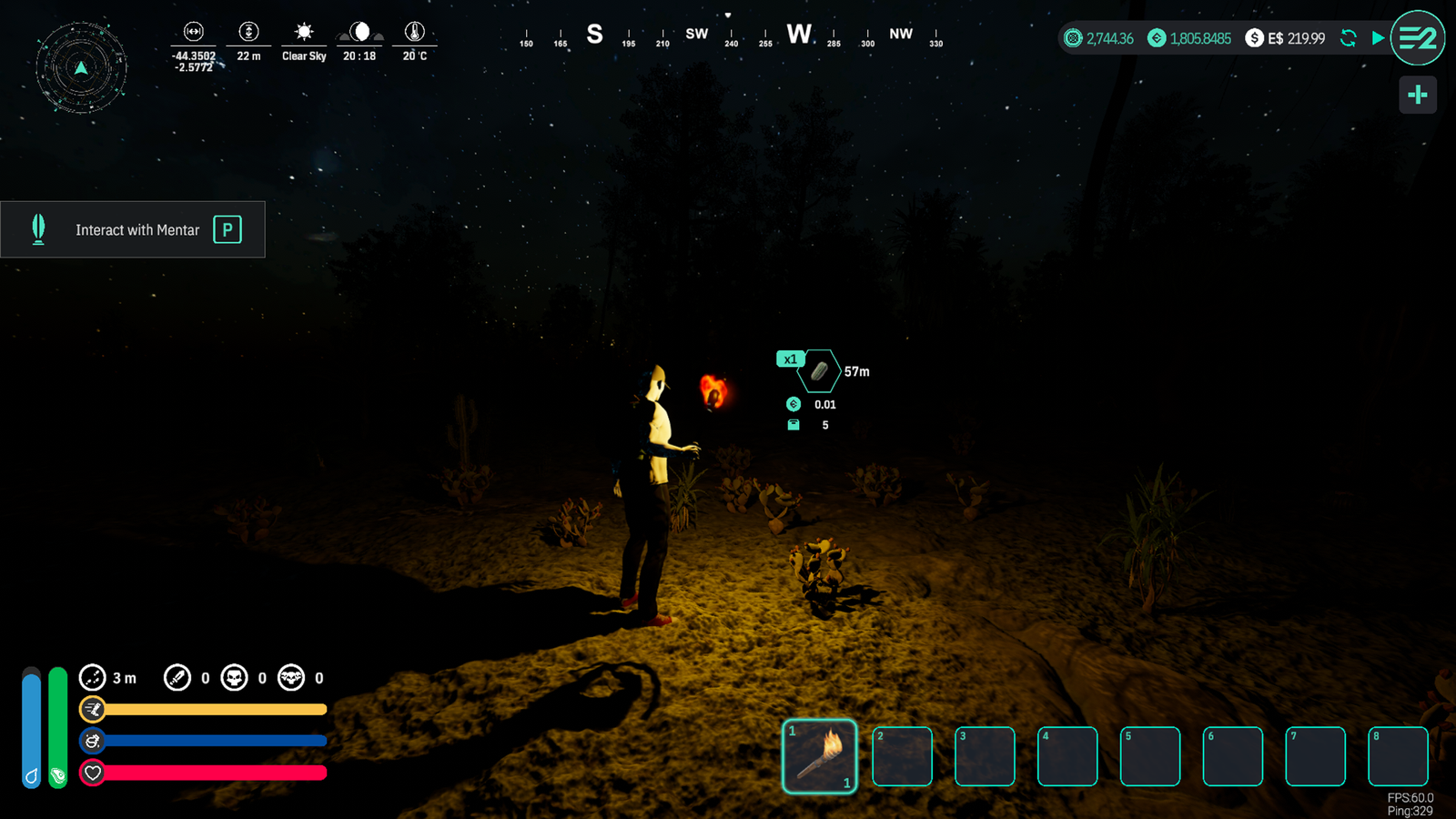This screenshot has width=1456, height=819.
Task: Select the E$ 219.99 balance
Action: pyautogui.click(x=1285, y=38)
